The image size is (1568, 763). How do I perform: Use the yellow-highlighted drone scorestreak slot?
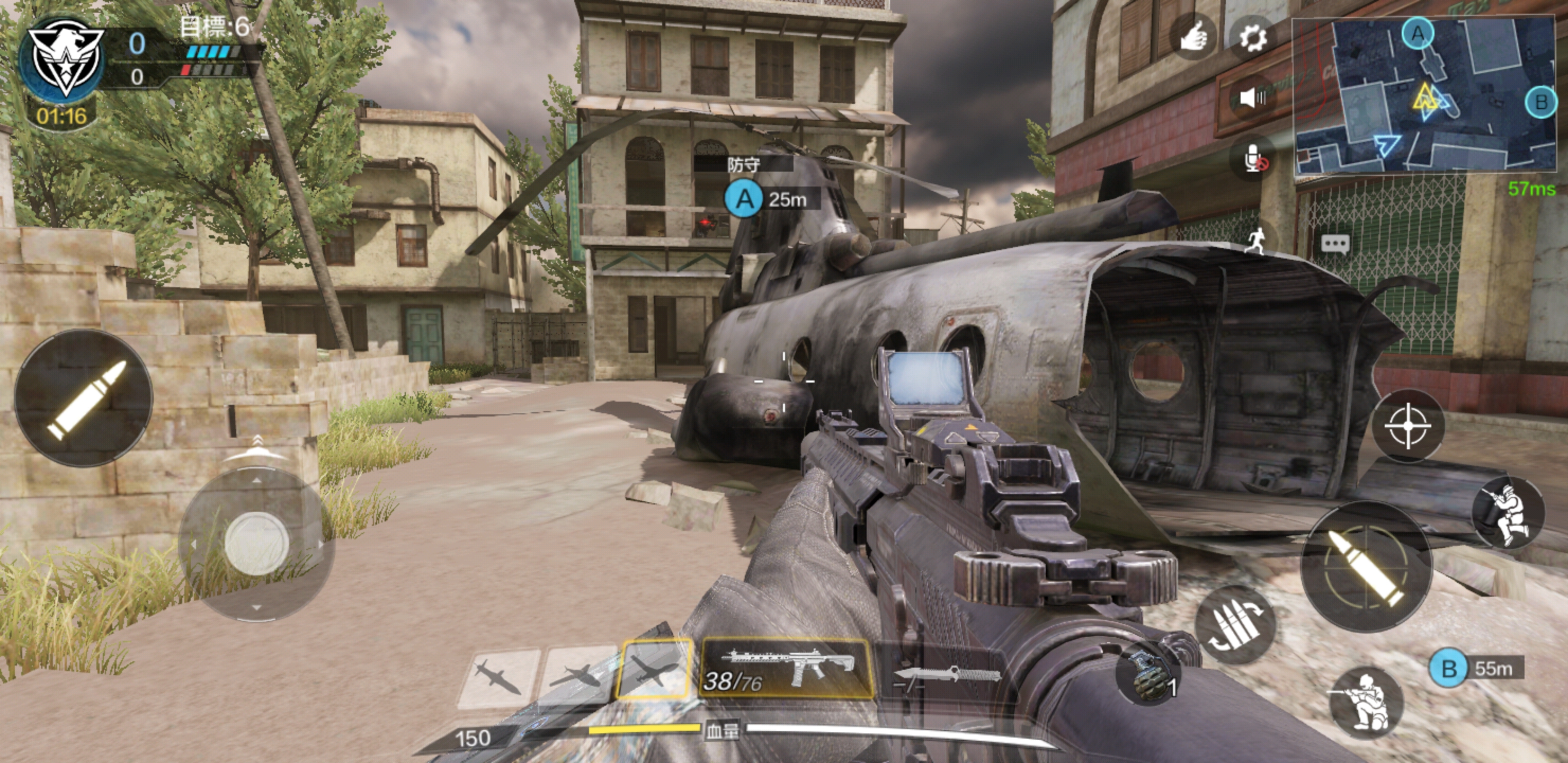pyautogui.click(x=654, y=670)
